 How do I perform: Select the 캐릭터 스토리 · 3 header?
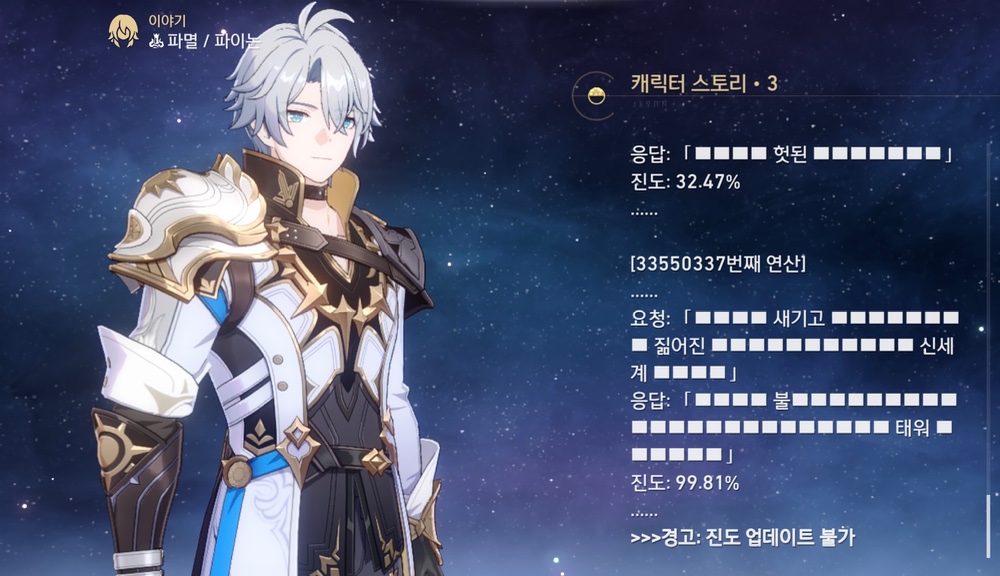704,83
